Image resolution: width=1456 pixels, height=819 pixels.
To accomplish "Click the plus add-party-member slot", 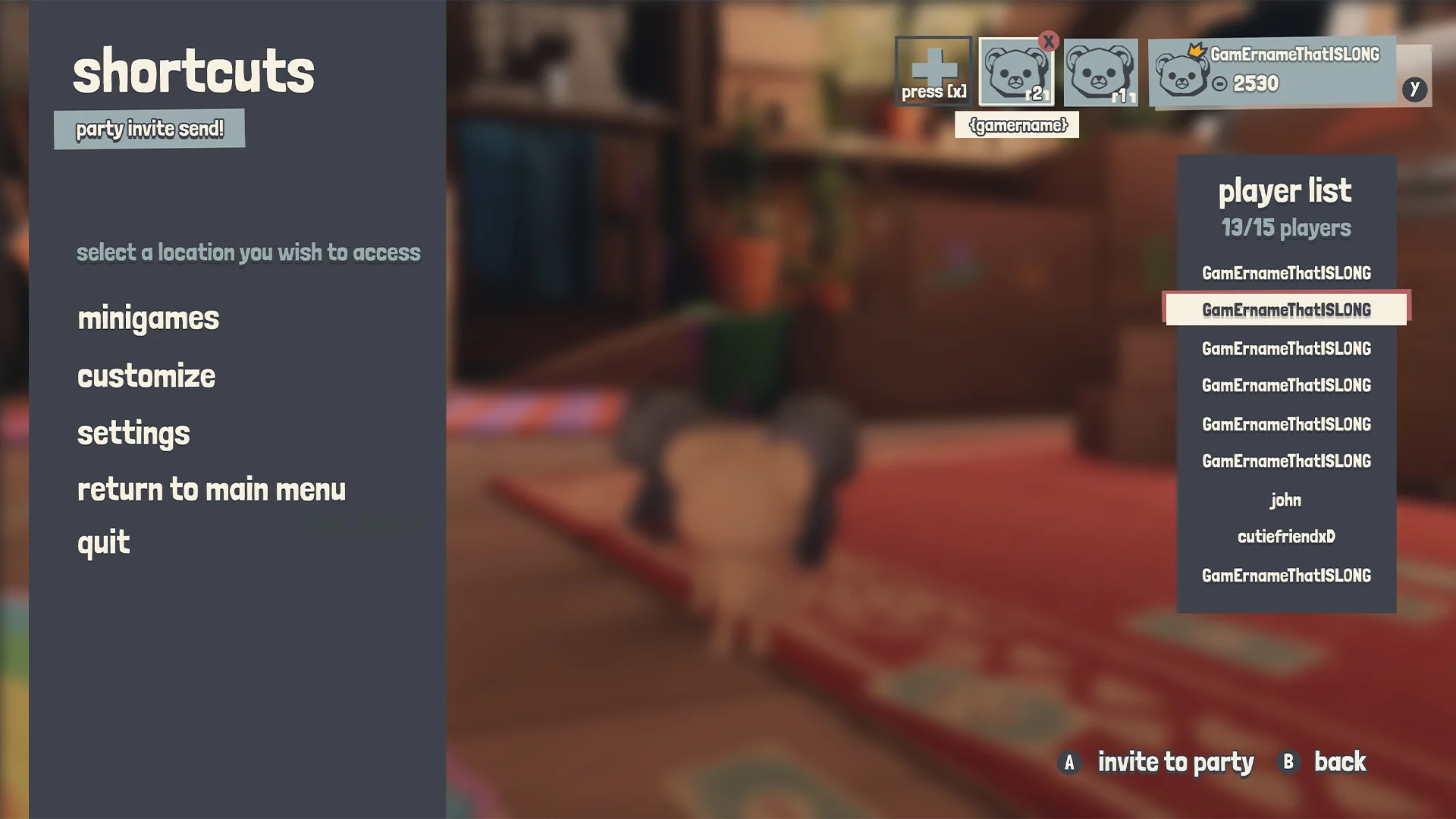I will [x=934, y=71].
